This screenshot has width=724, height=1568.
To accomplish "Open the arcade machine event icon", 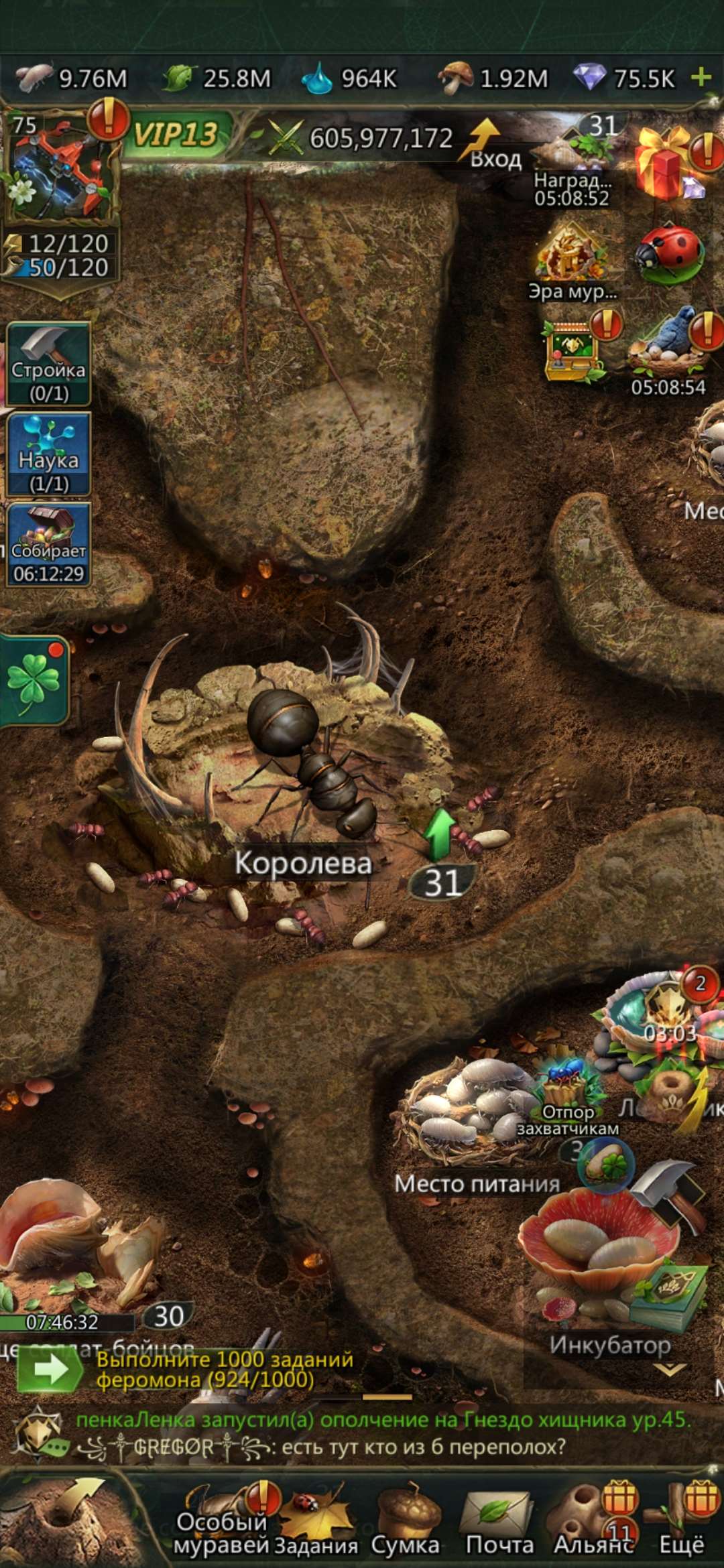I will click(x=571, y=350).
